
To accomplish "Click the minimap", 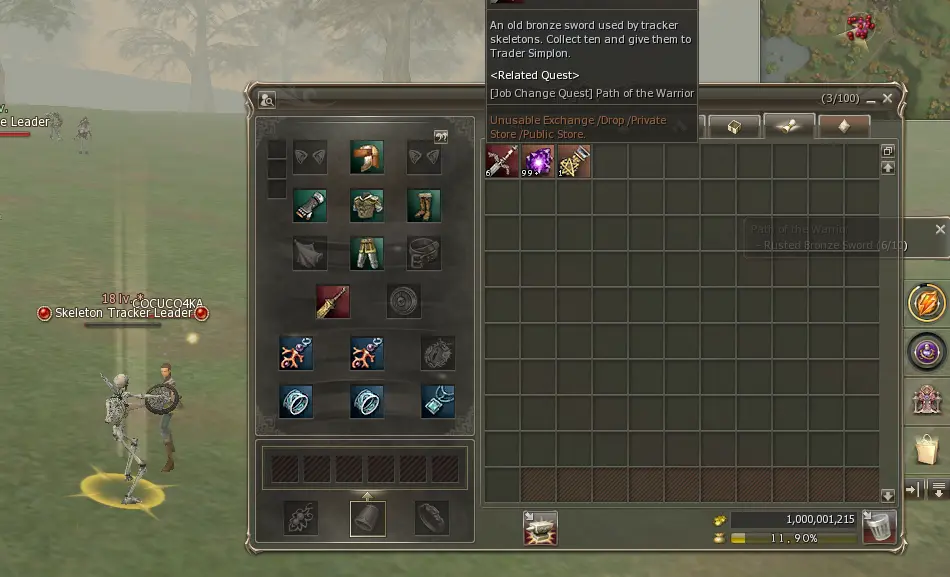I will [855, 45].
